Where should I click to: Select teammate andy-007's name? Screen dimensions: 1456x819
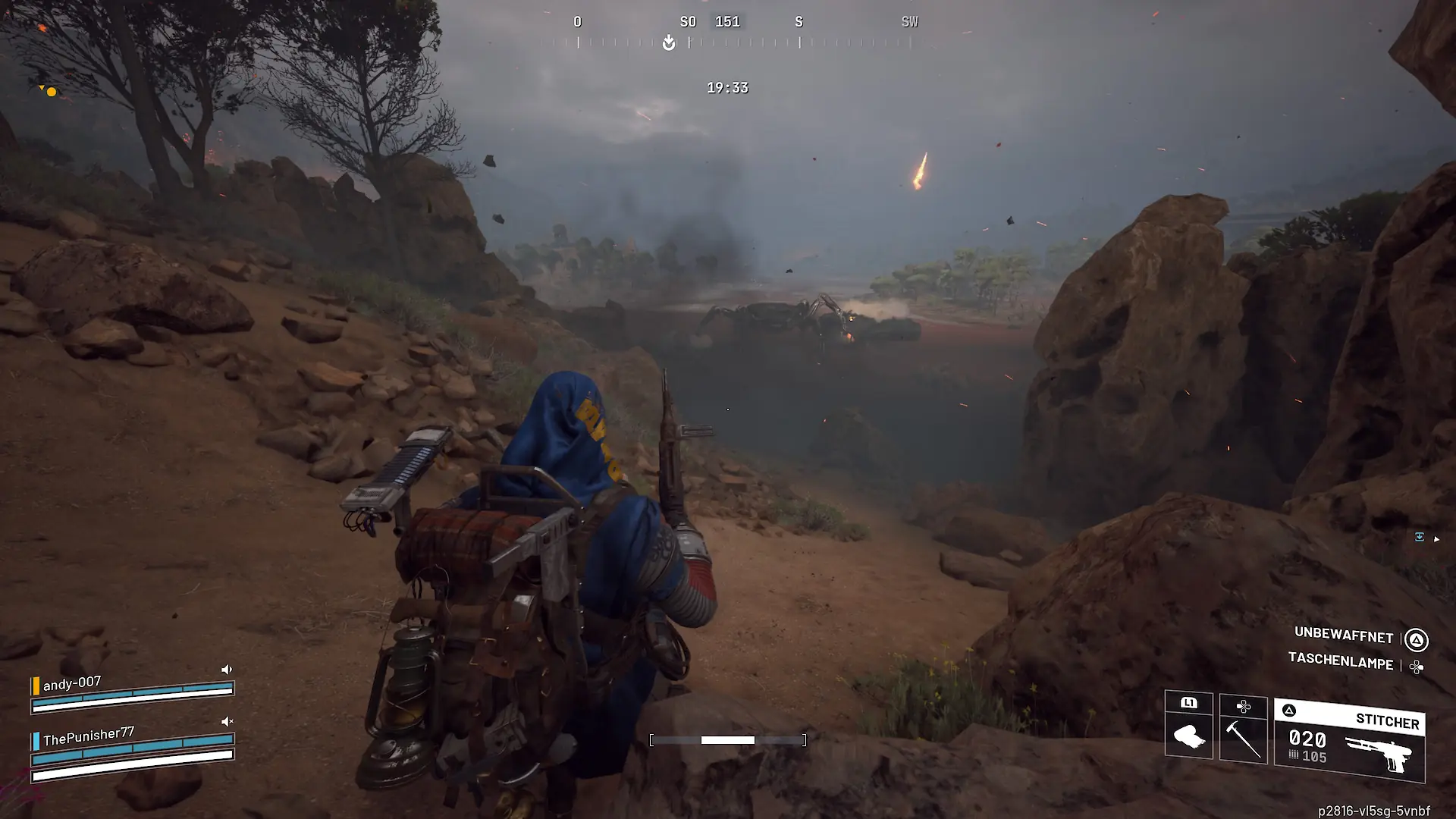pos(71,683)
